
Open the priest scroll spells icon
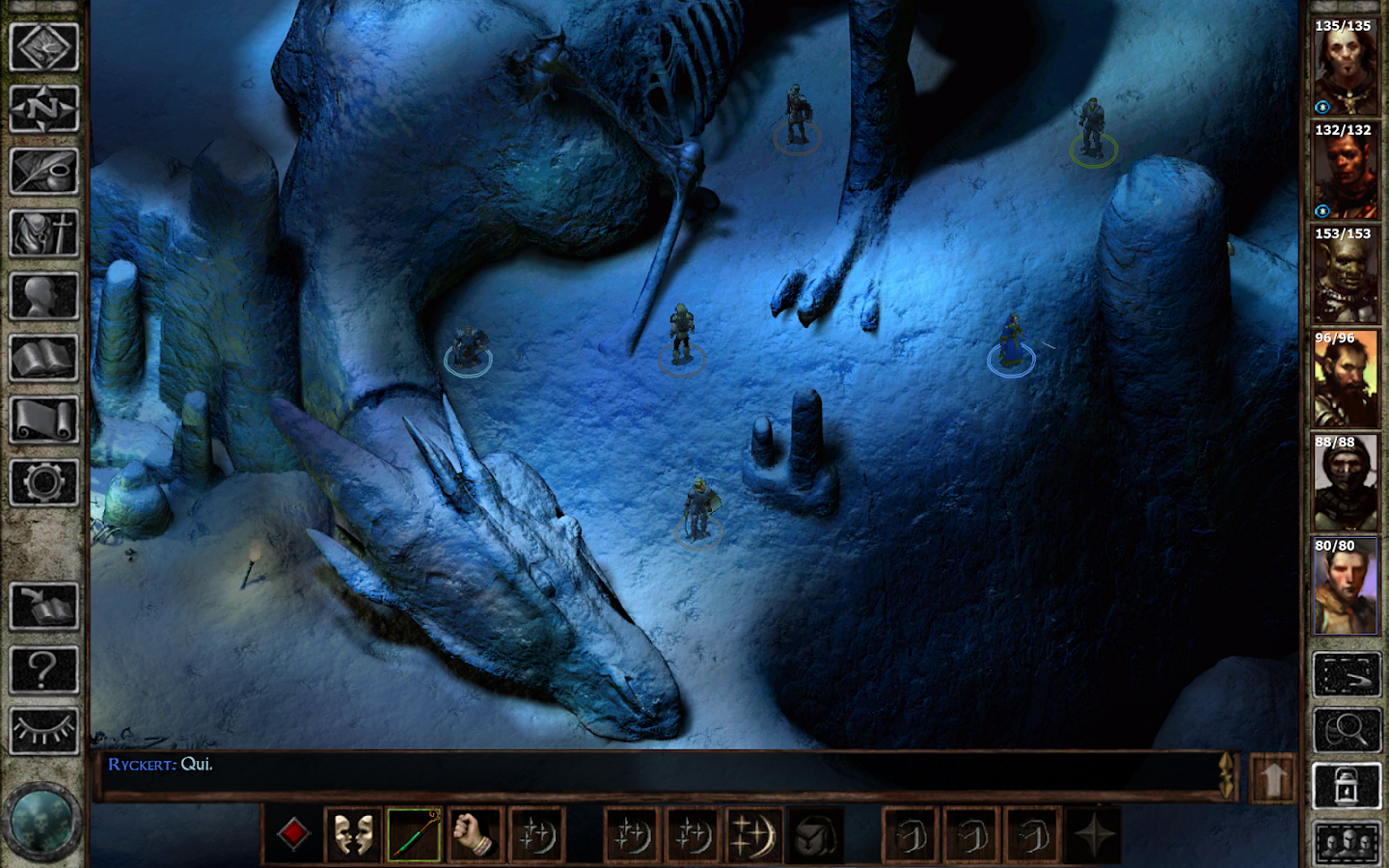click(x=45, y=419)
